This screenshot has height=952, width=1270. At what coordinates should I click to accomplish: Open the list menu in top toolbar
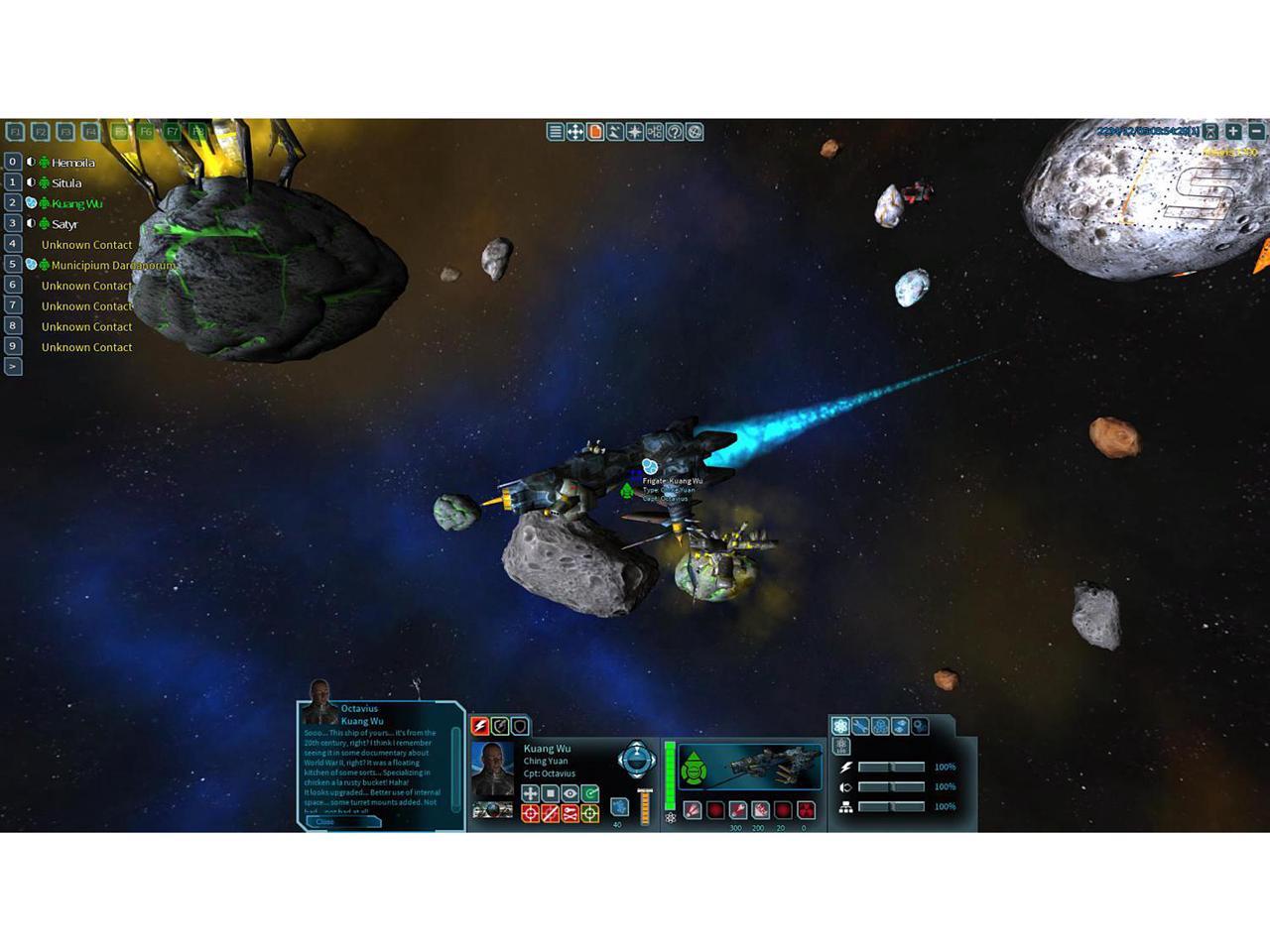coord(556,132)
